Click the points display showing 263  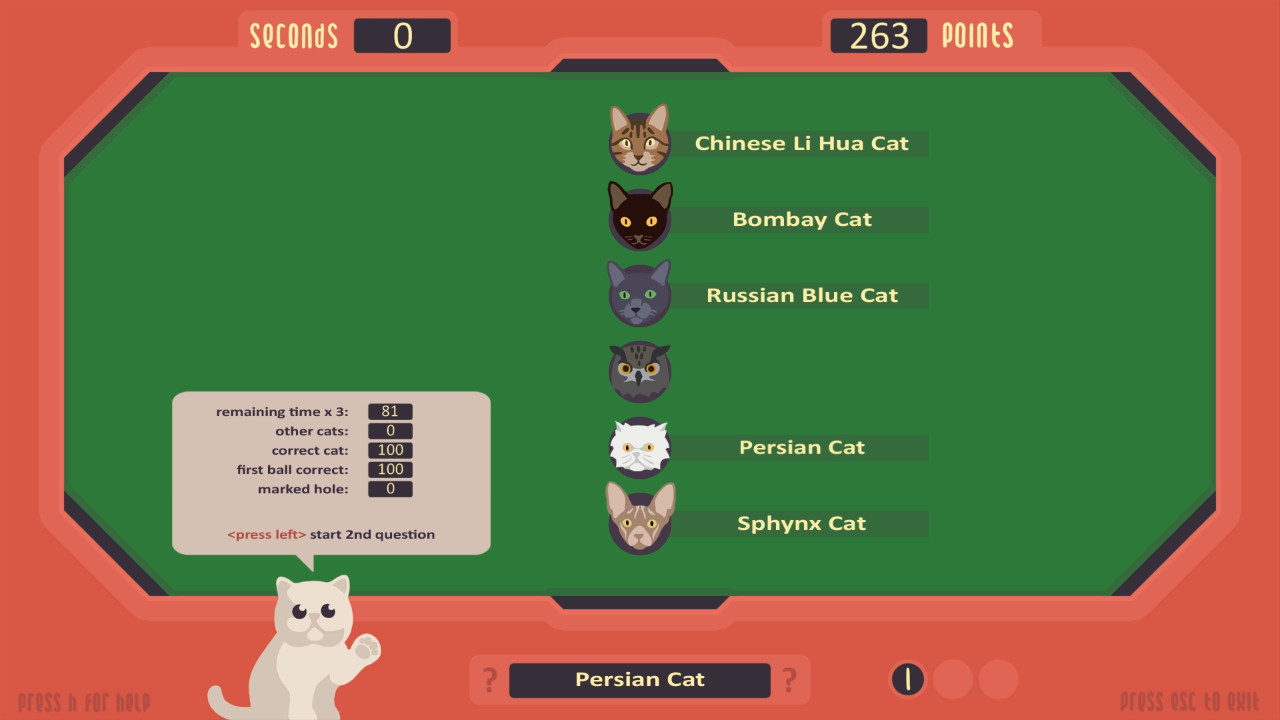point(879,35)
